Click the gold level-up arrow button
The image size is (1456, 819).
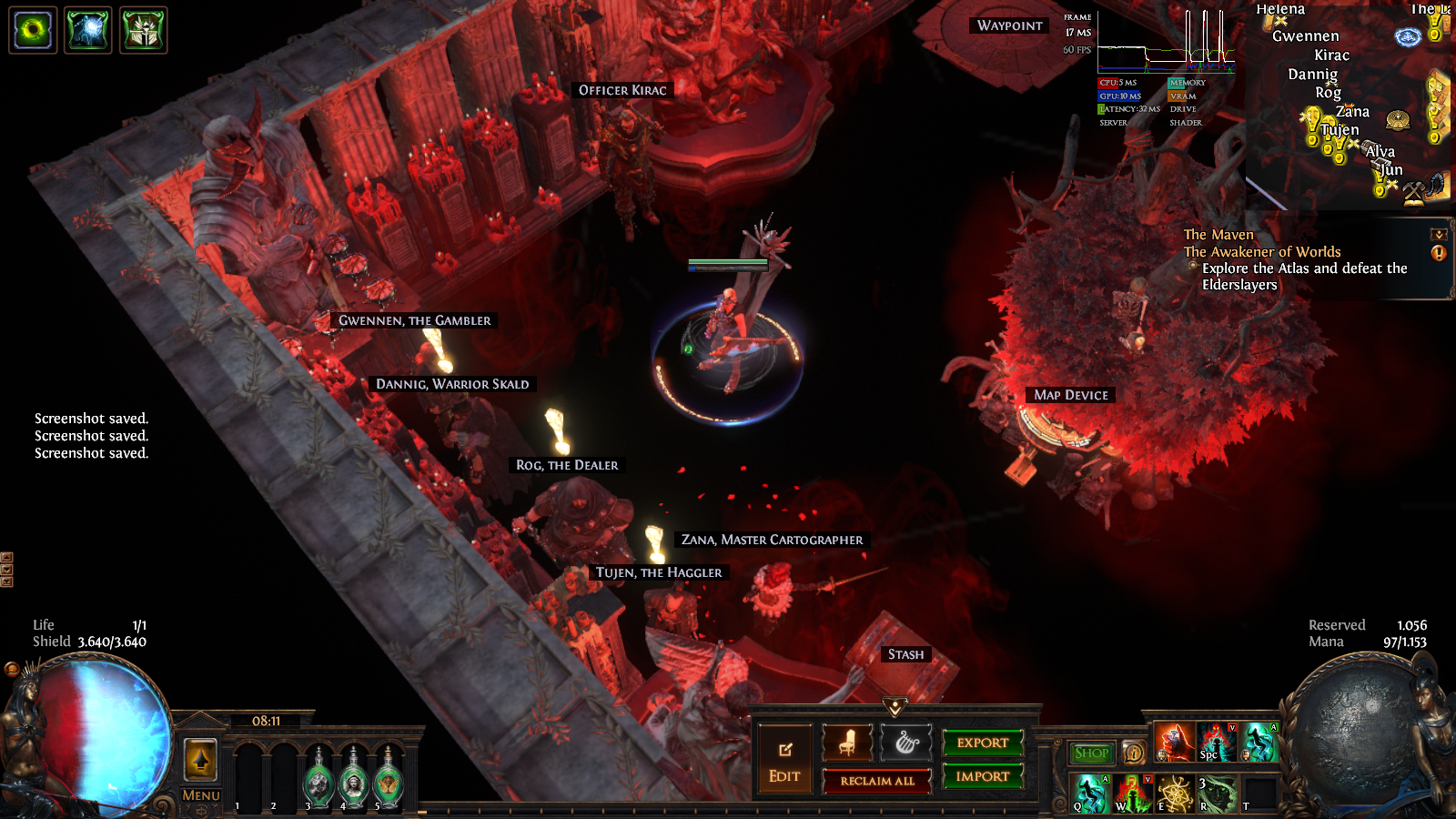(201, 759)
